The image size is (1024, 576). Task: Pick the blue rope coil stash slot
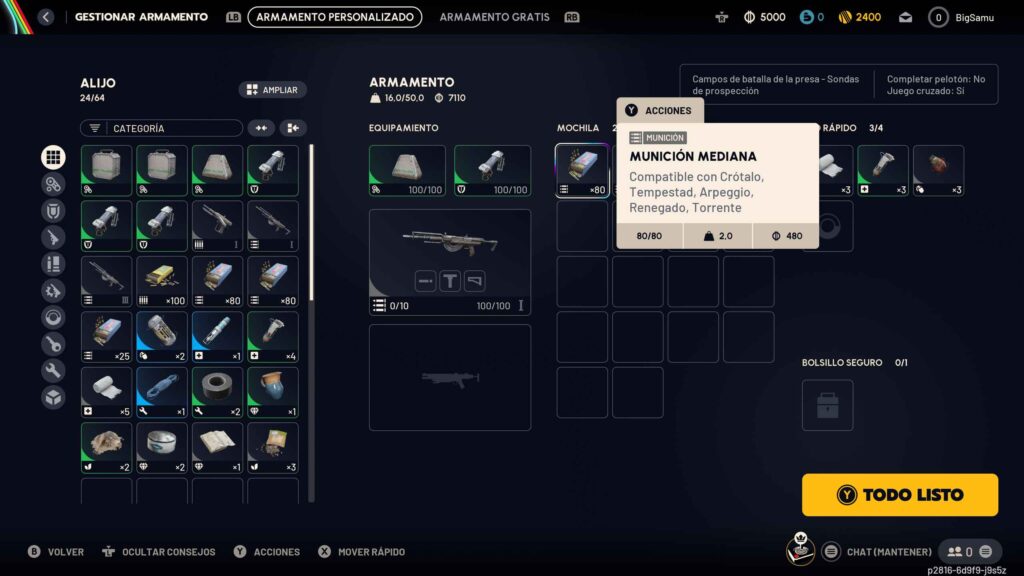tap(161, 393)
